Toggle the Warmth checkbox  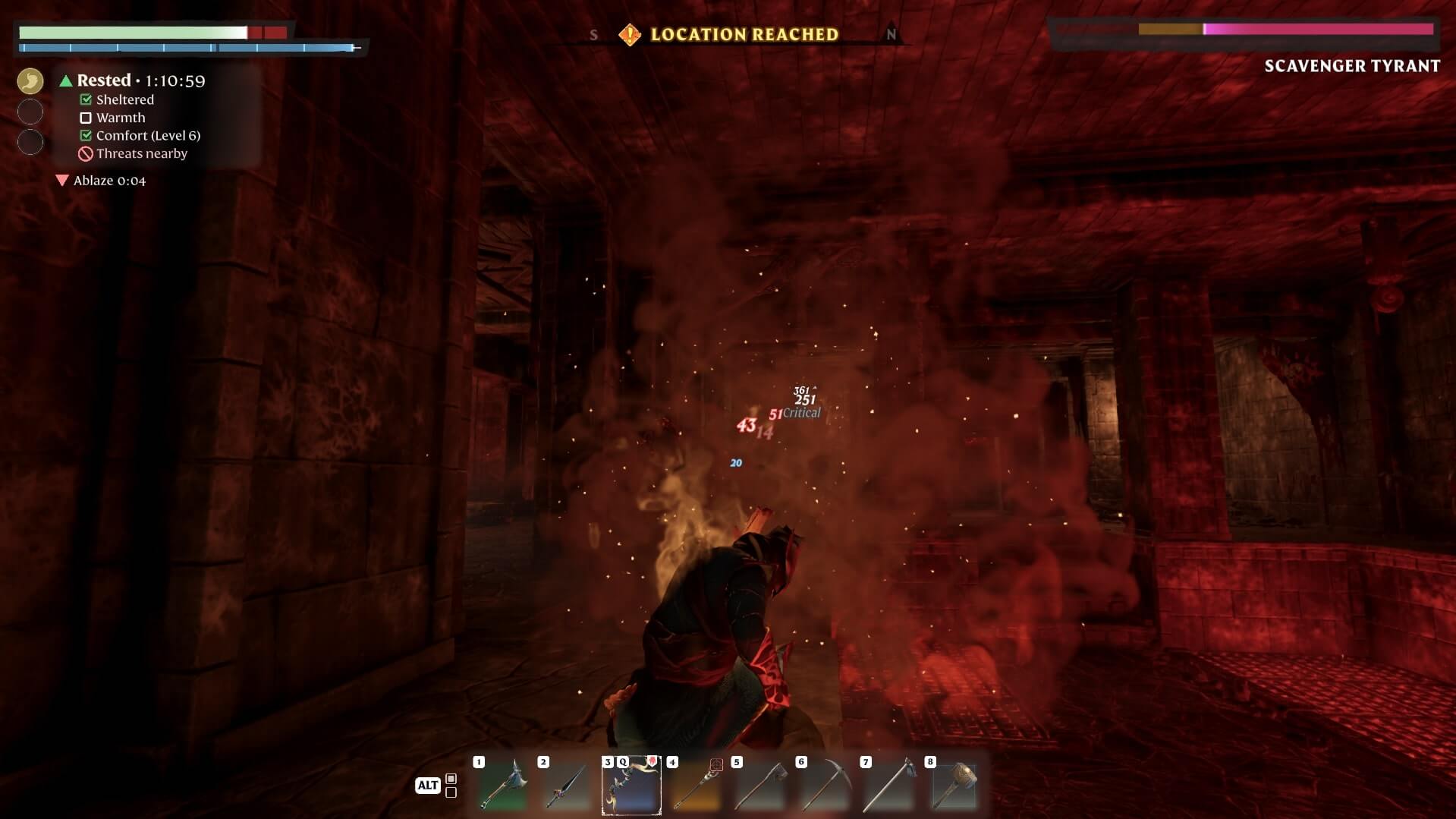pyautogui.click(x=86, y=118)
